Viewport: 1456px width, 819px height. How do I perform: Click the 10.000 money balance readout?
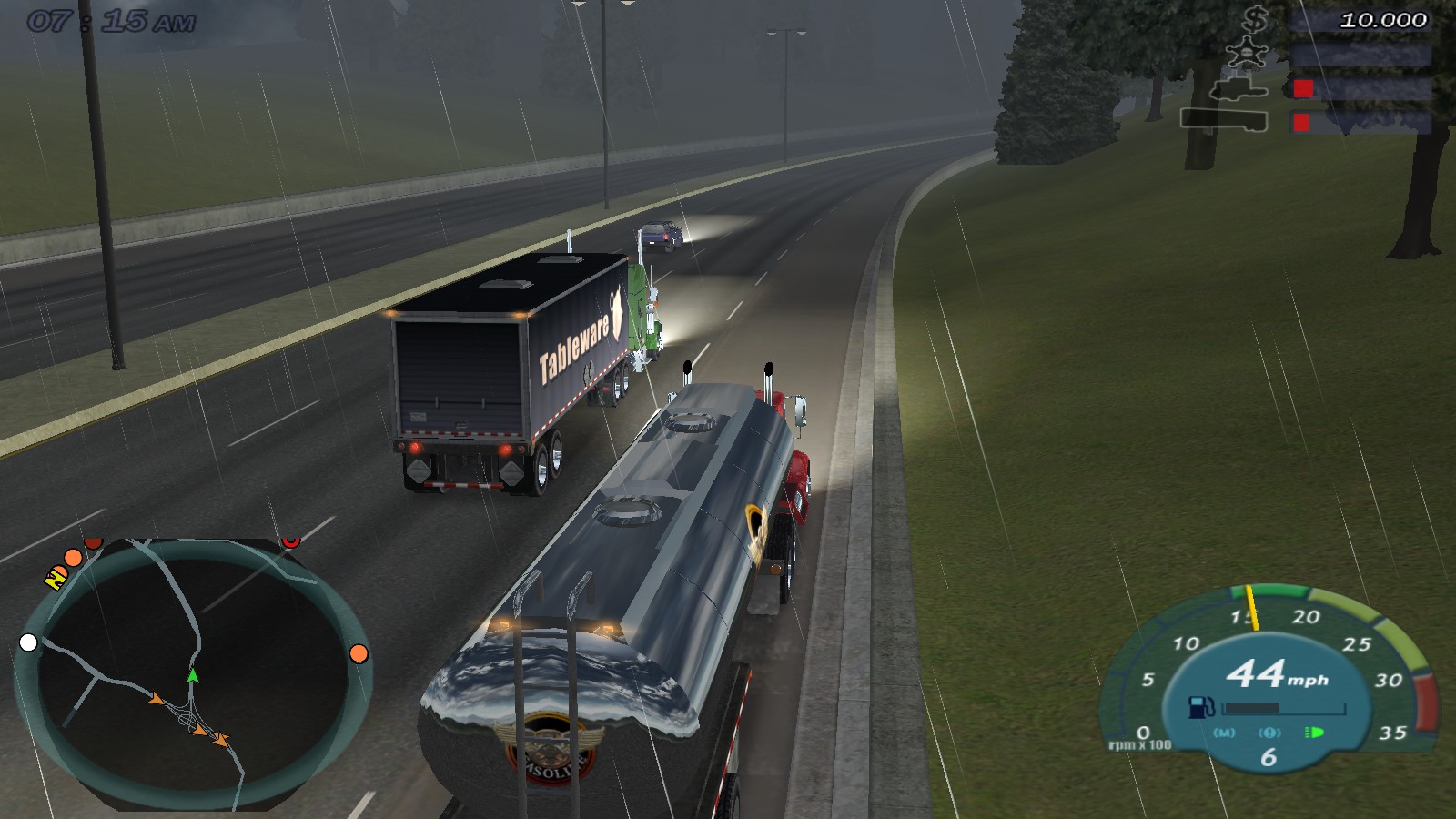[x=1383, y=20]
